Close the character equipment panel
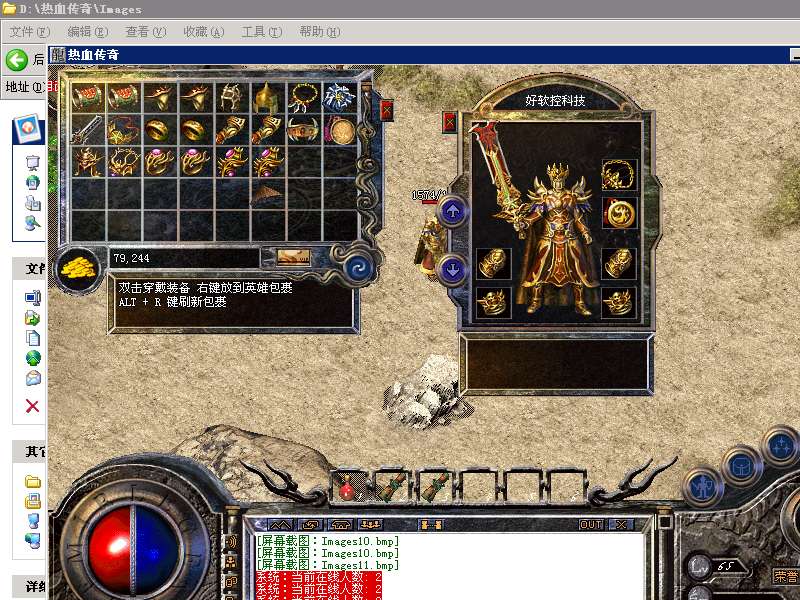This screenshot has height=600, width=800. pos(449,122)
